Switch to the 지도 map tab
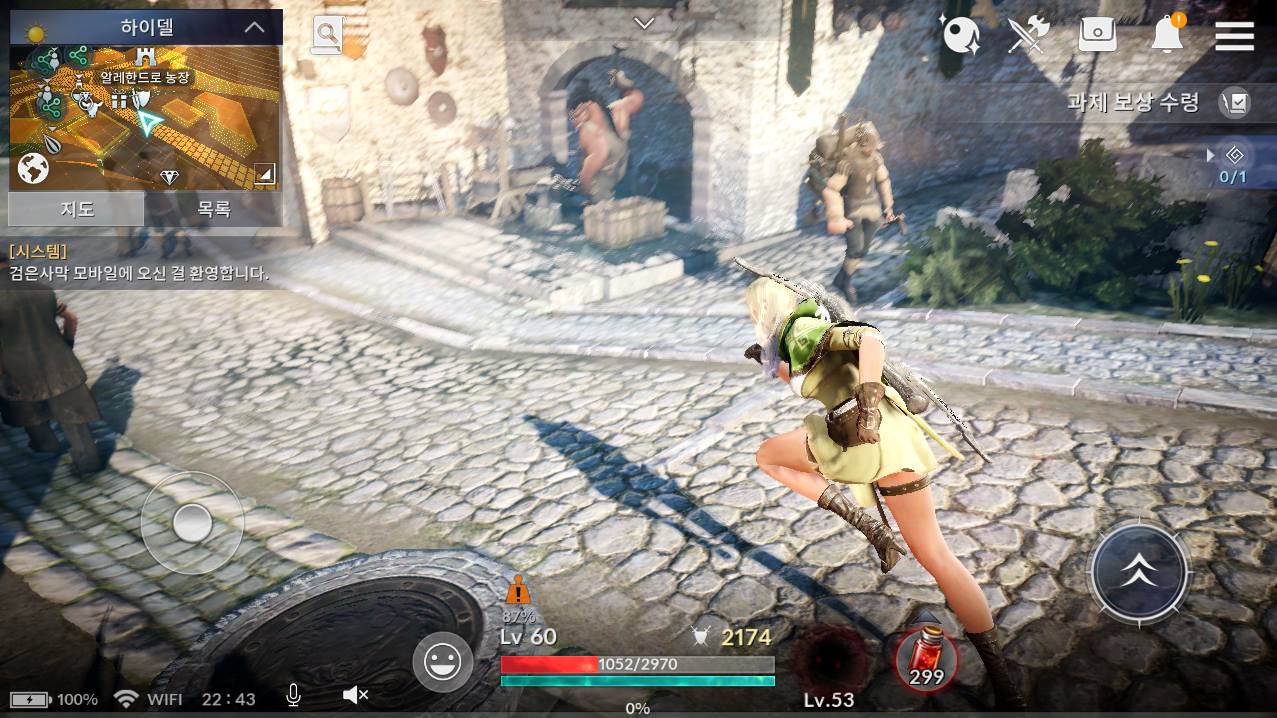1277x718 pixels. tap(77, 209)
